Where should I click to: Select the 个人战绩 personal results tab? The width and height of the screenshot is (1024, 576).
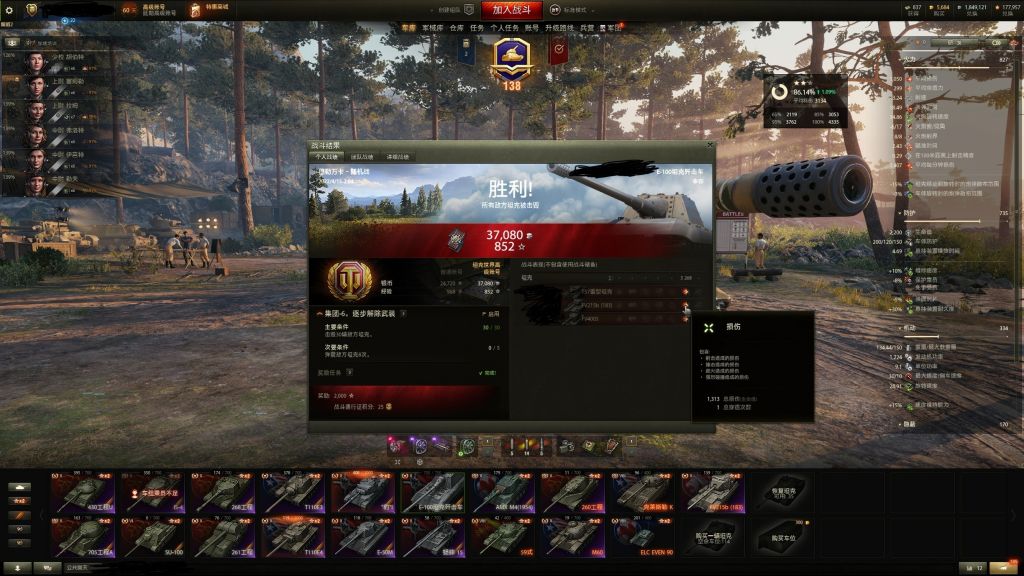tap(328, 157)
